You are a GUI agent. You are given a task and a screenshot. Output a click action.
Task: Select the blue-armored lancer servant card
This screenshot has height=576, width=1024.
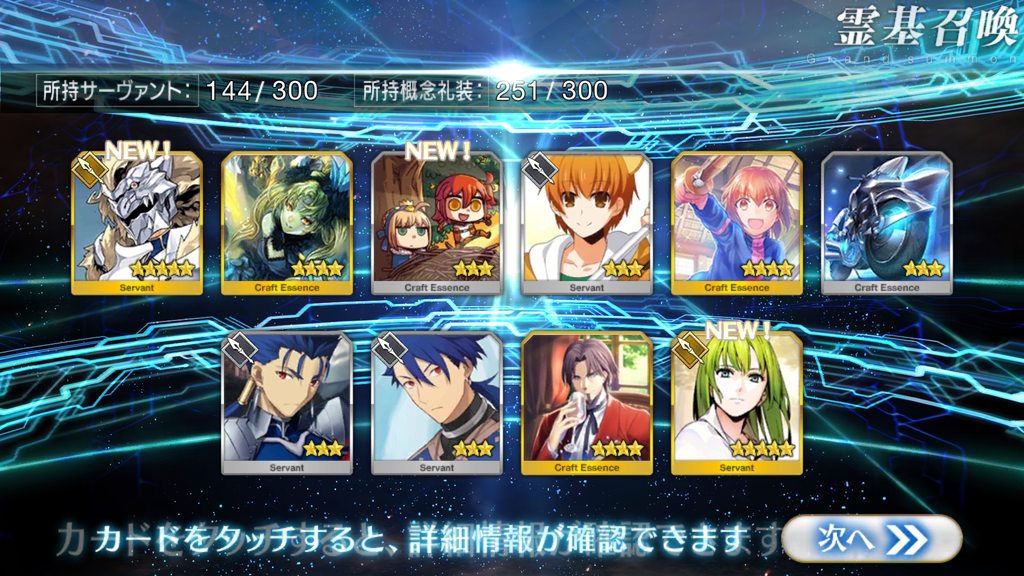coord(287,402)
